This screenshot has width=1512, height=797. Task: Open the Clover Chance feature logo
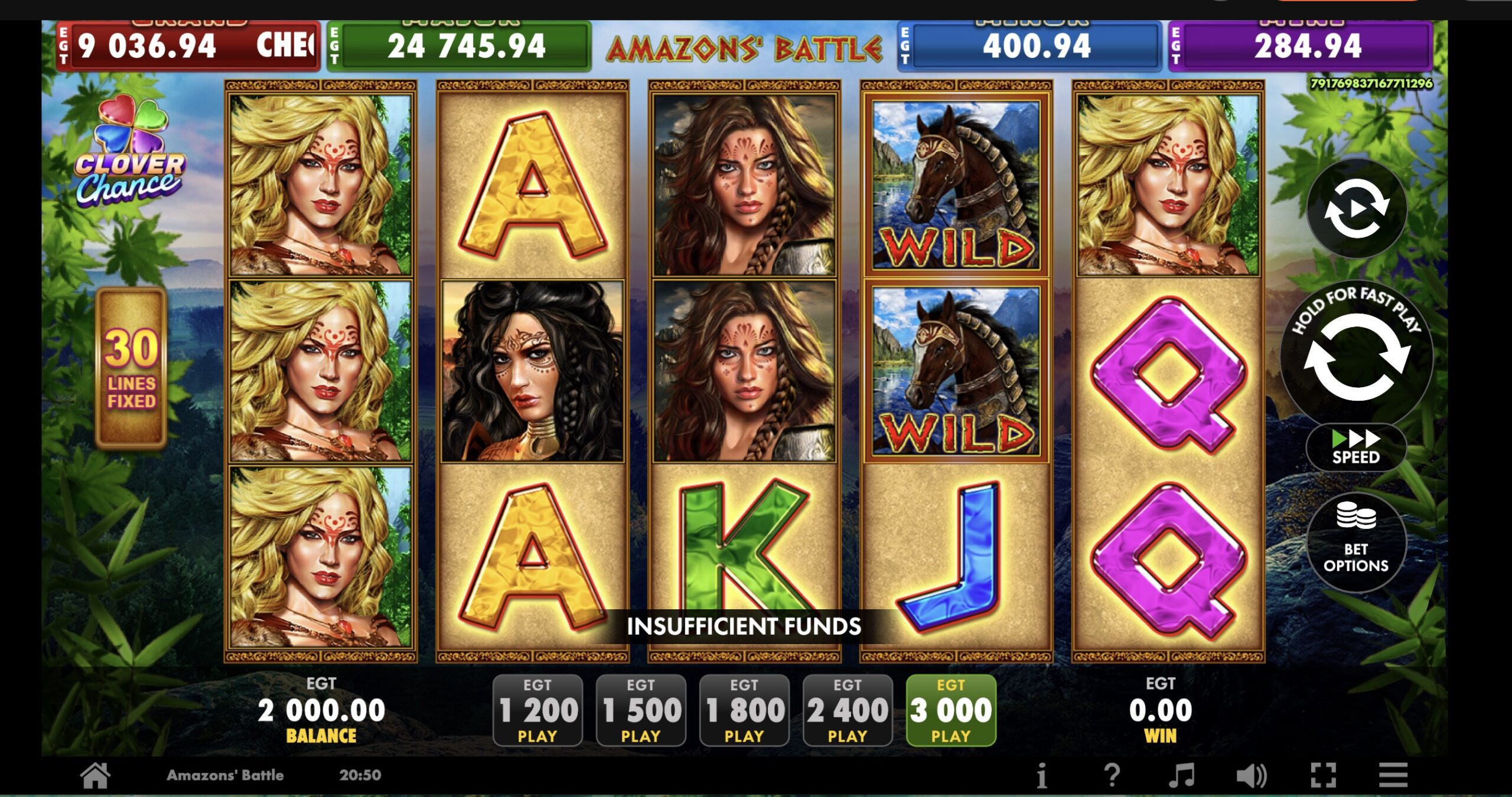coord(130,152)
